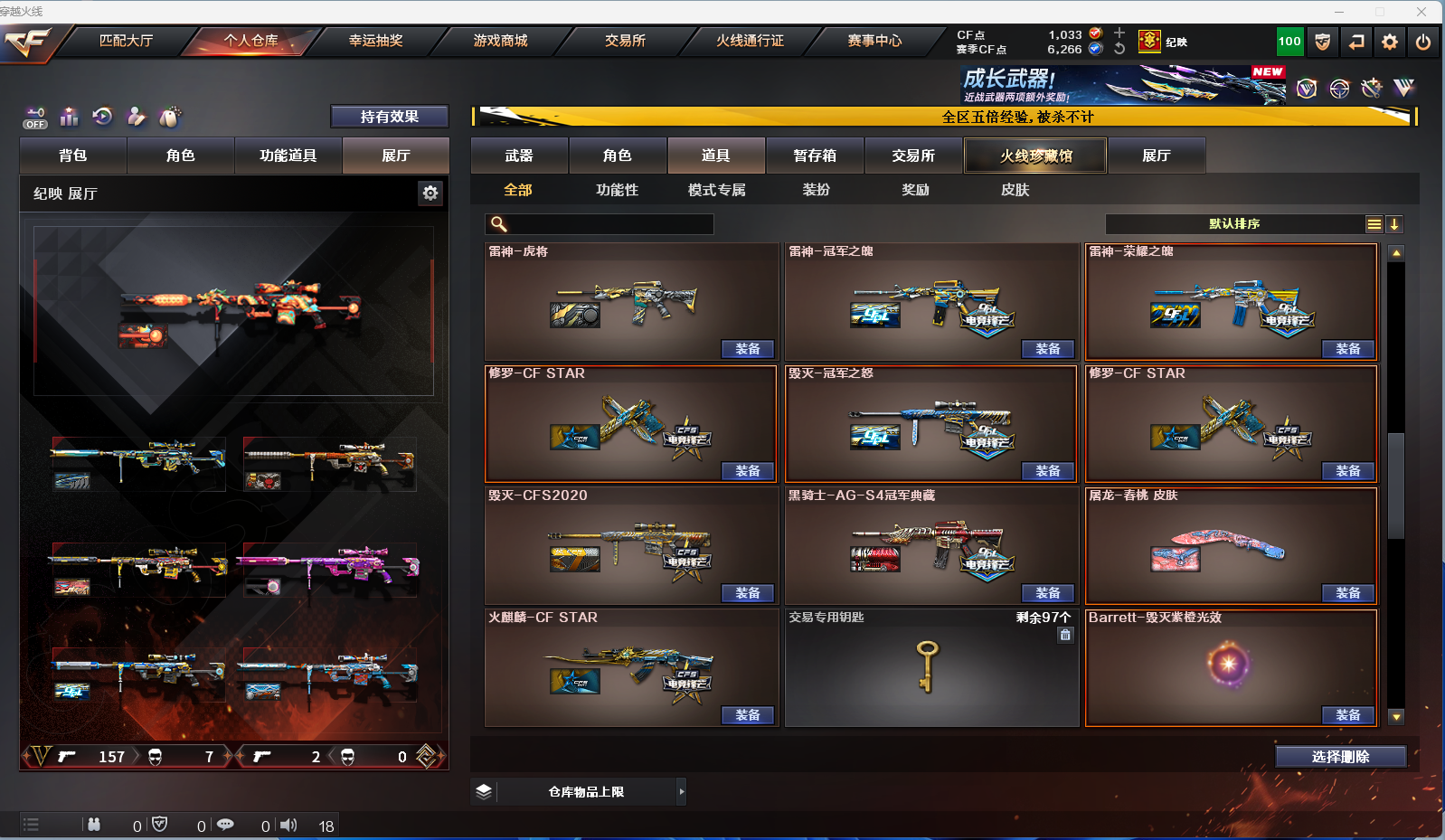Open the 匹配大厅 matchmaking lobby
The height and width of the screenshot is (840, 1445).
[126, 41]
